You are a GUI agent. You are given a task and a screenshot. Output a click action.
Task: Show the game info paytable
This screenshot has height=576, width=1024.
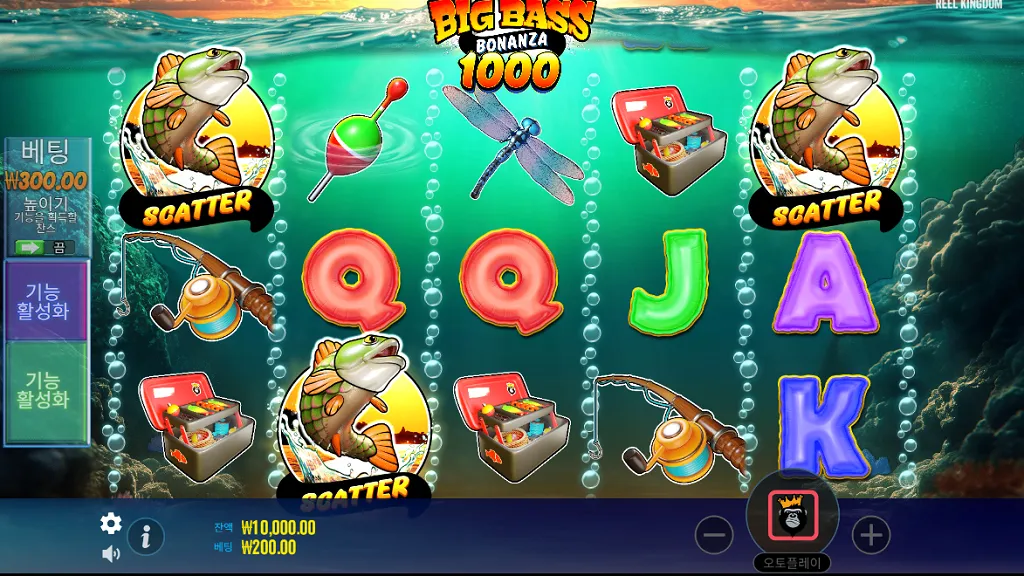146,537
